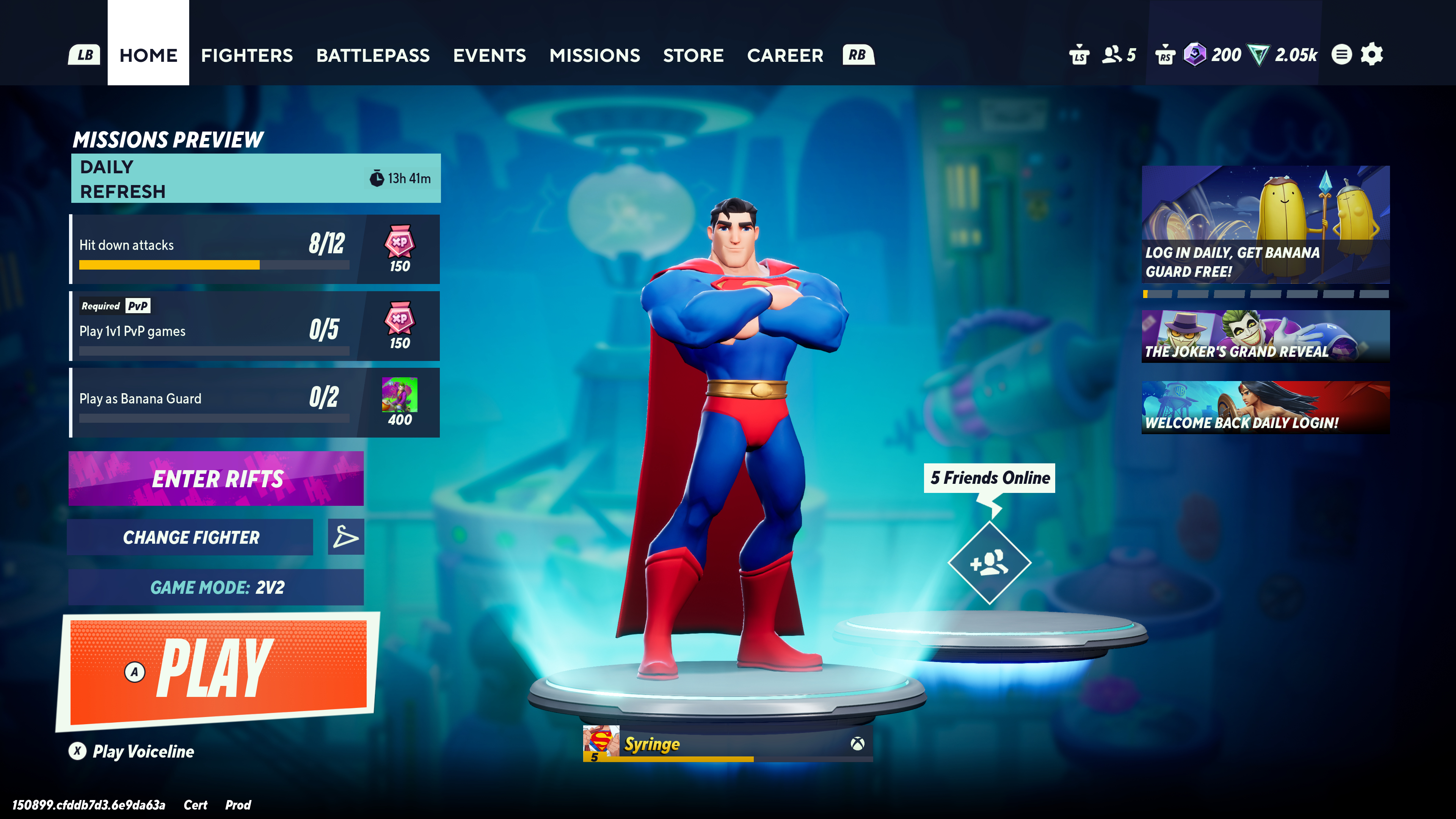Screen dimensions: 1456x819
Task: Open the settings gear icon
Action: pos(1372,54)
